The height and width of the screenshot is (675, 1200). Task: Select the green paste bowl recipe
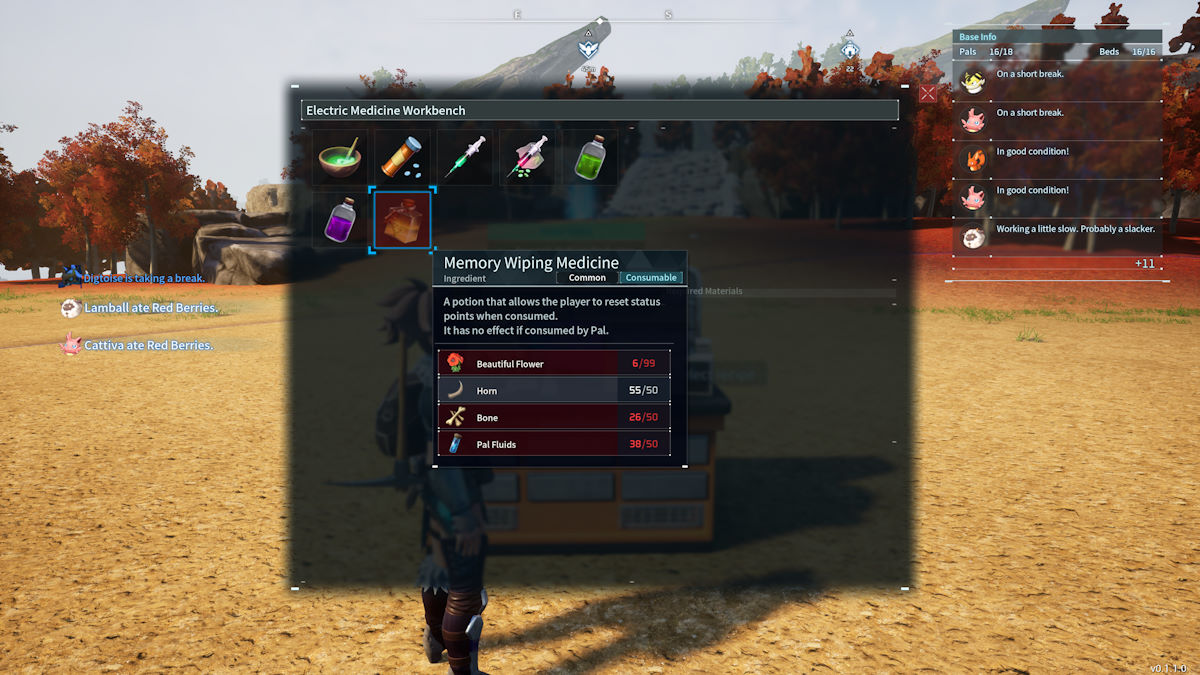340,158
